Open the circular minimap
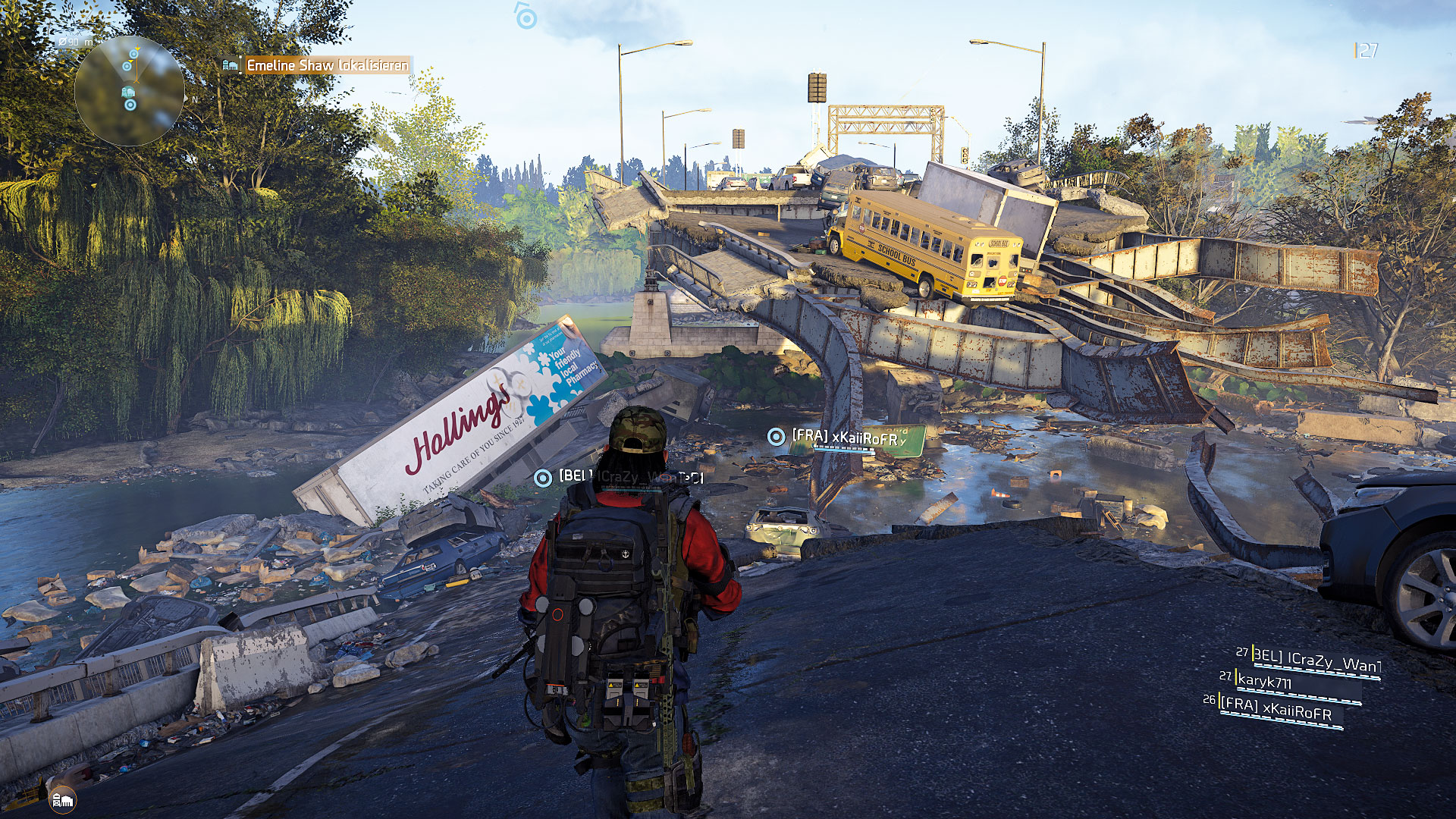This screenshot has width=1456, height=819. coord(129,91)
